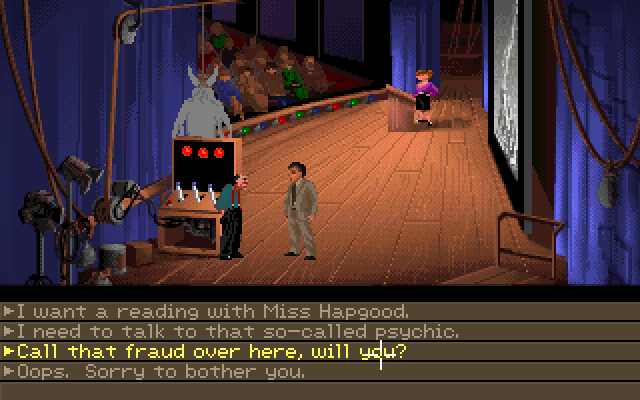Pick "Call that fraud over here, will you?"
640x400 pixels.
[210, 351]
